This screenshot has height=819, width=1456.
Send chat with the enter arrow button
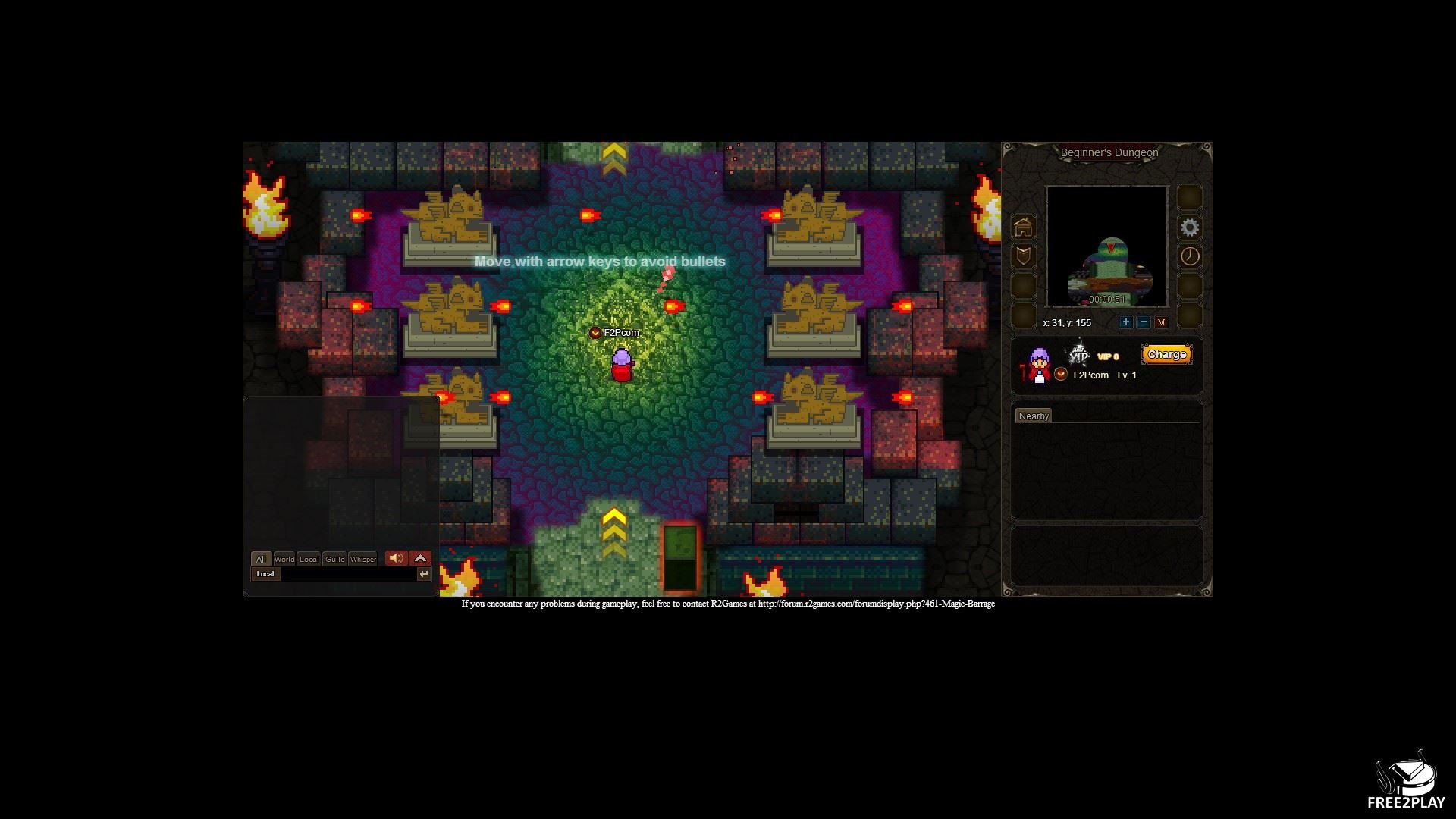tap(424, 574)
